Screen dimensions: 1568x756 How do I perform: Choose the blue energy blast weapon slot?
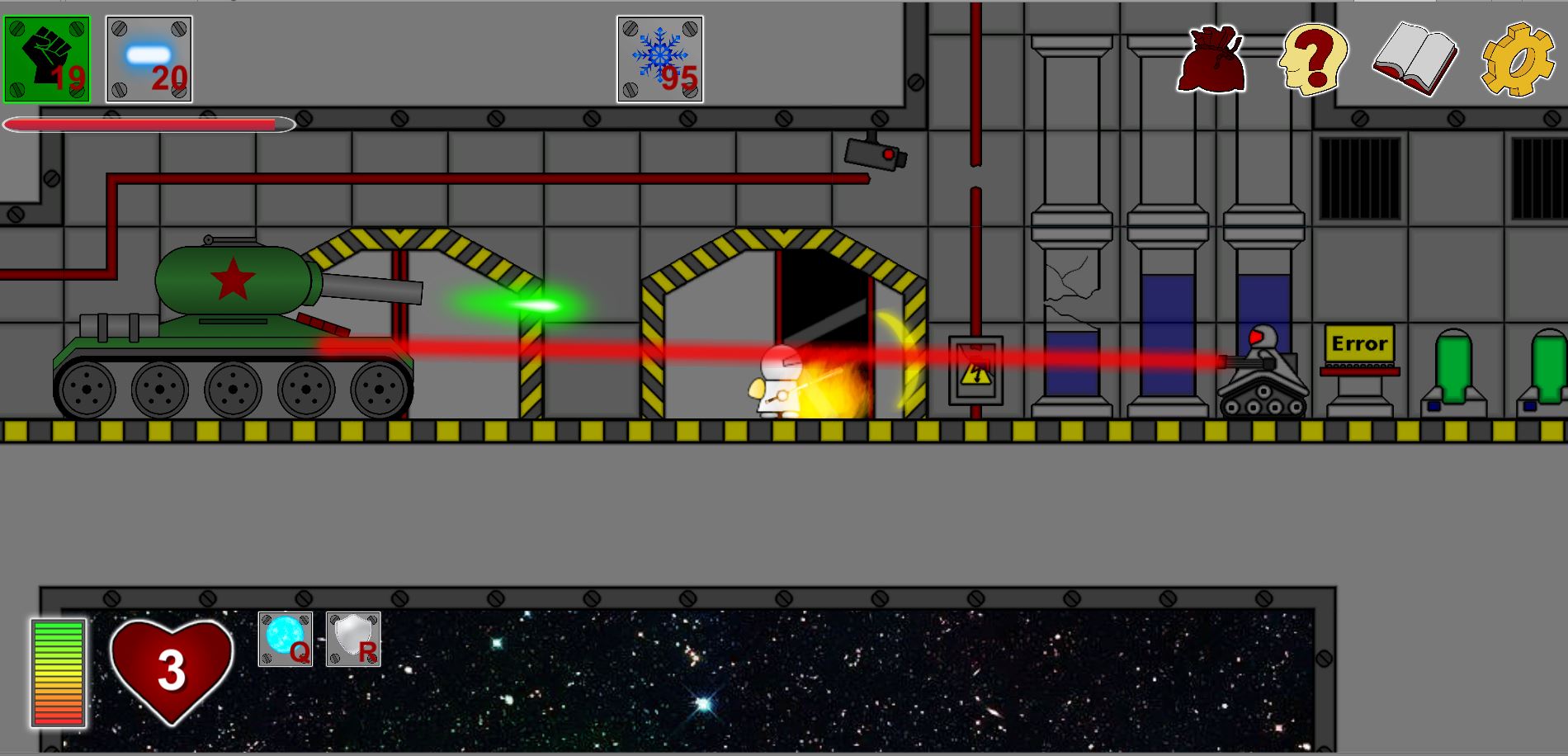[x=149, y=59]
